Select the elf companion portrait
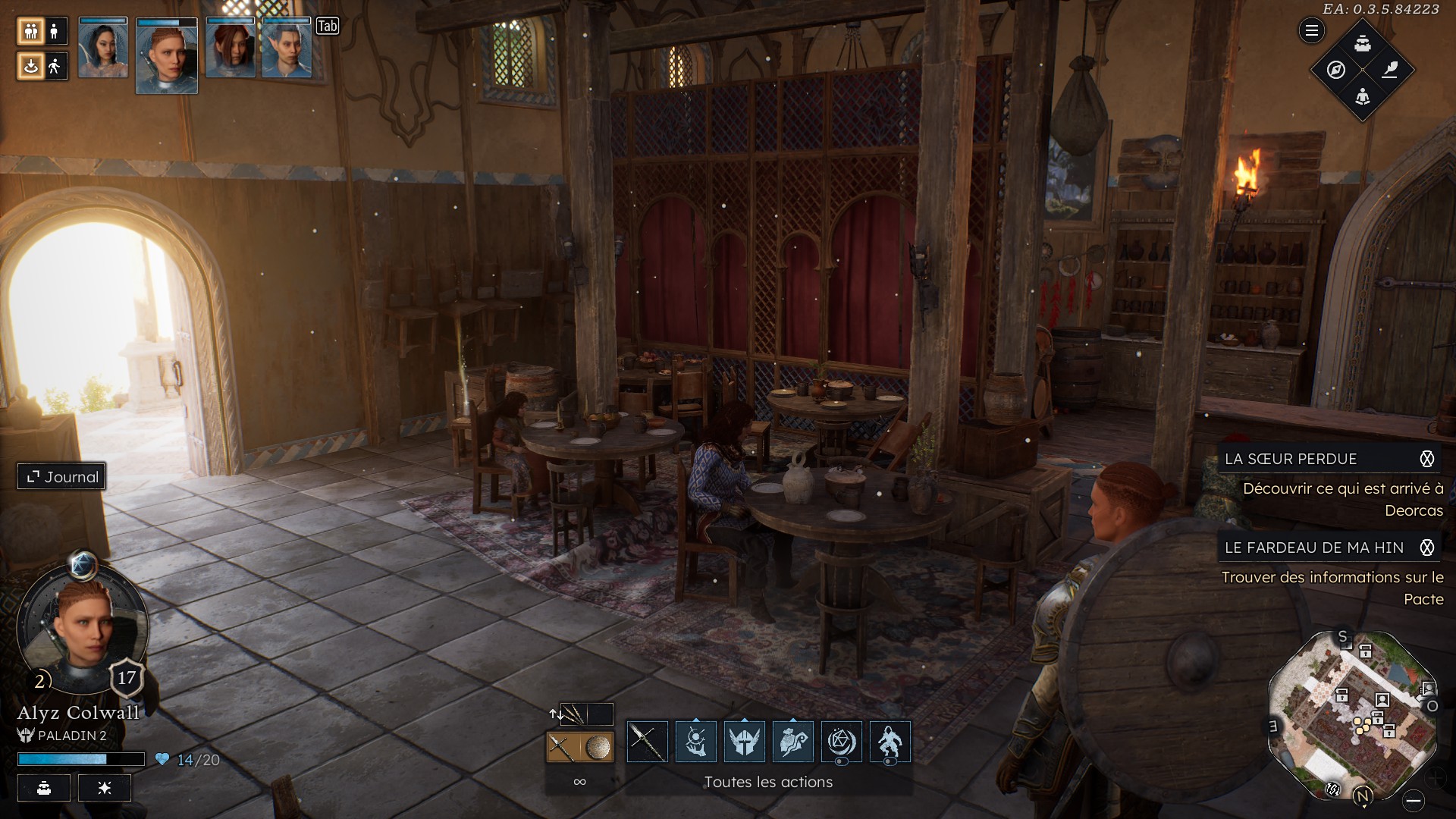 pos(287,49)
